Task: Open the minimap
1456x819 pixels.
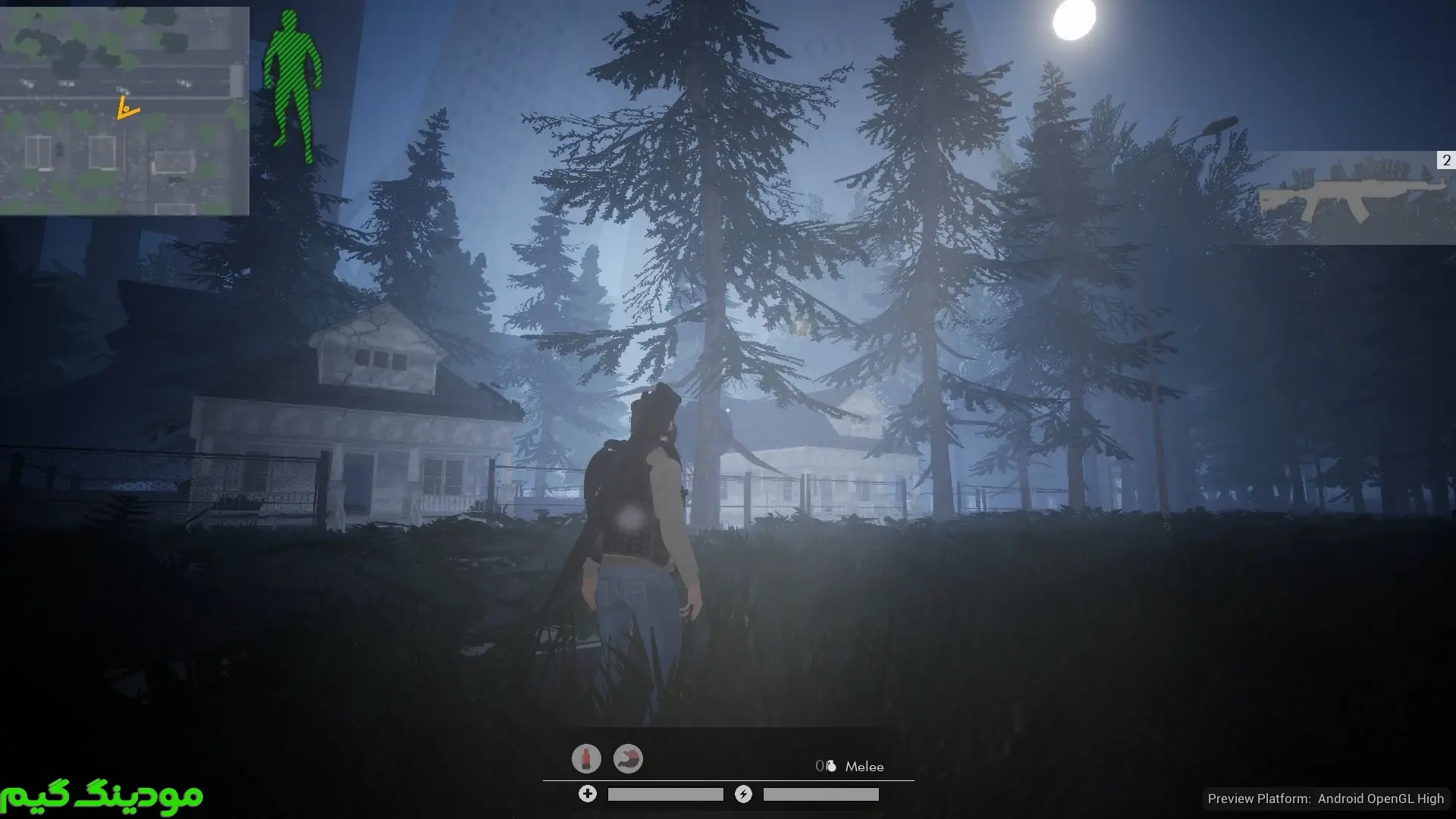Action: (x=124, y=111)
